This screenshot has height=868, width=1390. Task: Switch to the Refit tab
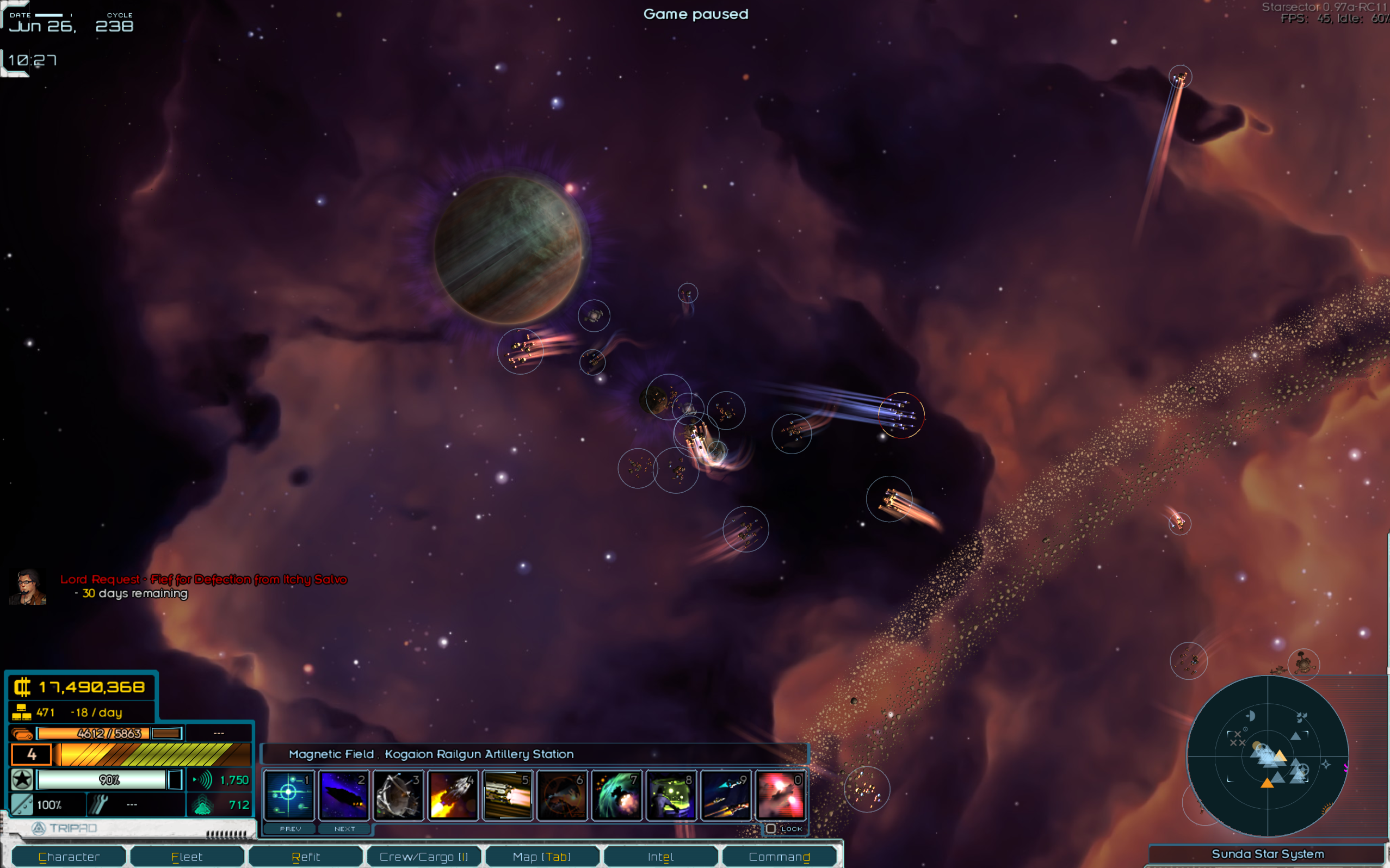pyautogui.click(x=305, y=856)
